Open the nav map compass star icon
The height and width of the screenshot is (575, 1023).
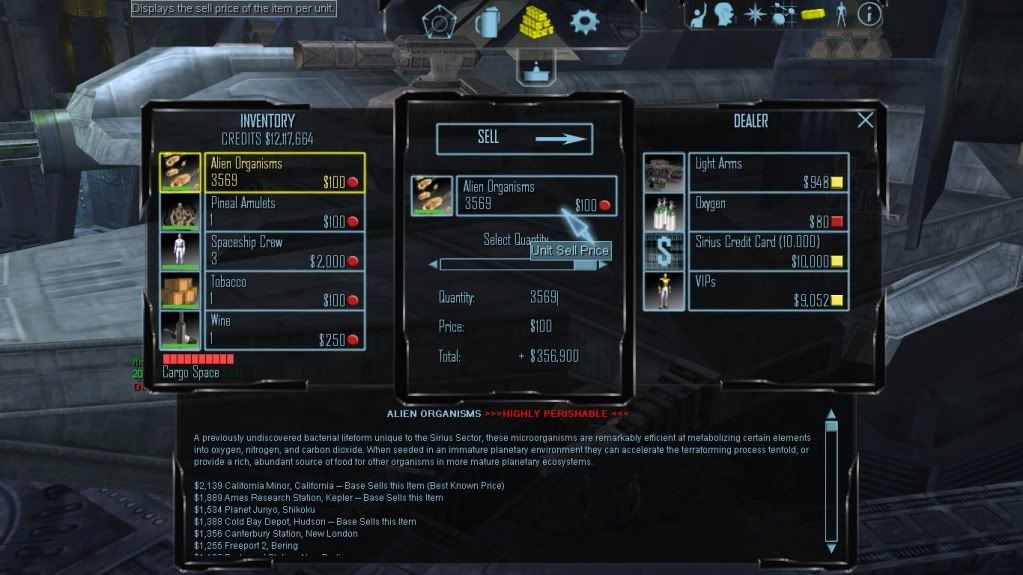(754, 14)
